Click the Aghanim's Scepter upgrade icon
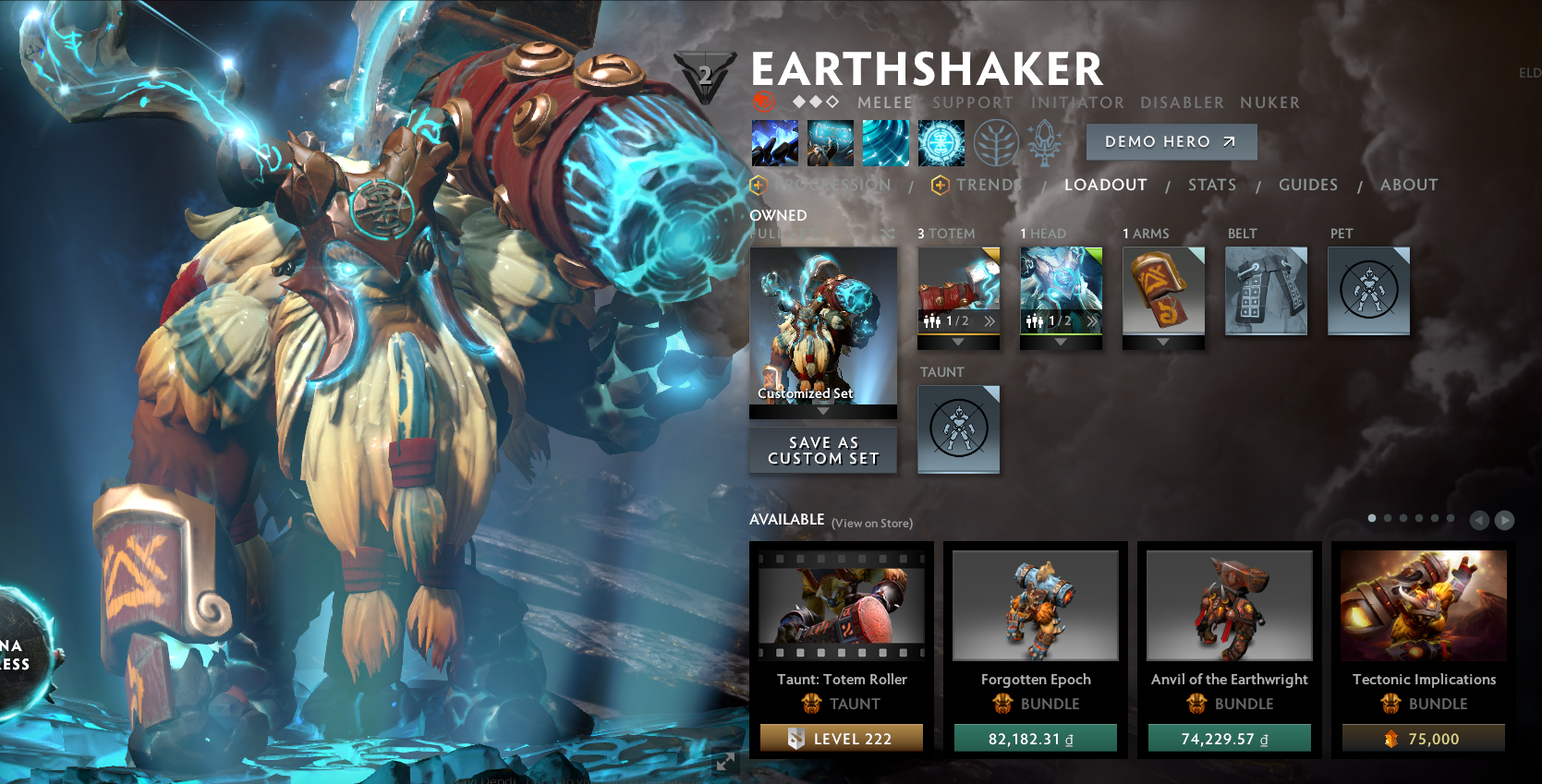 (1045, 142)
